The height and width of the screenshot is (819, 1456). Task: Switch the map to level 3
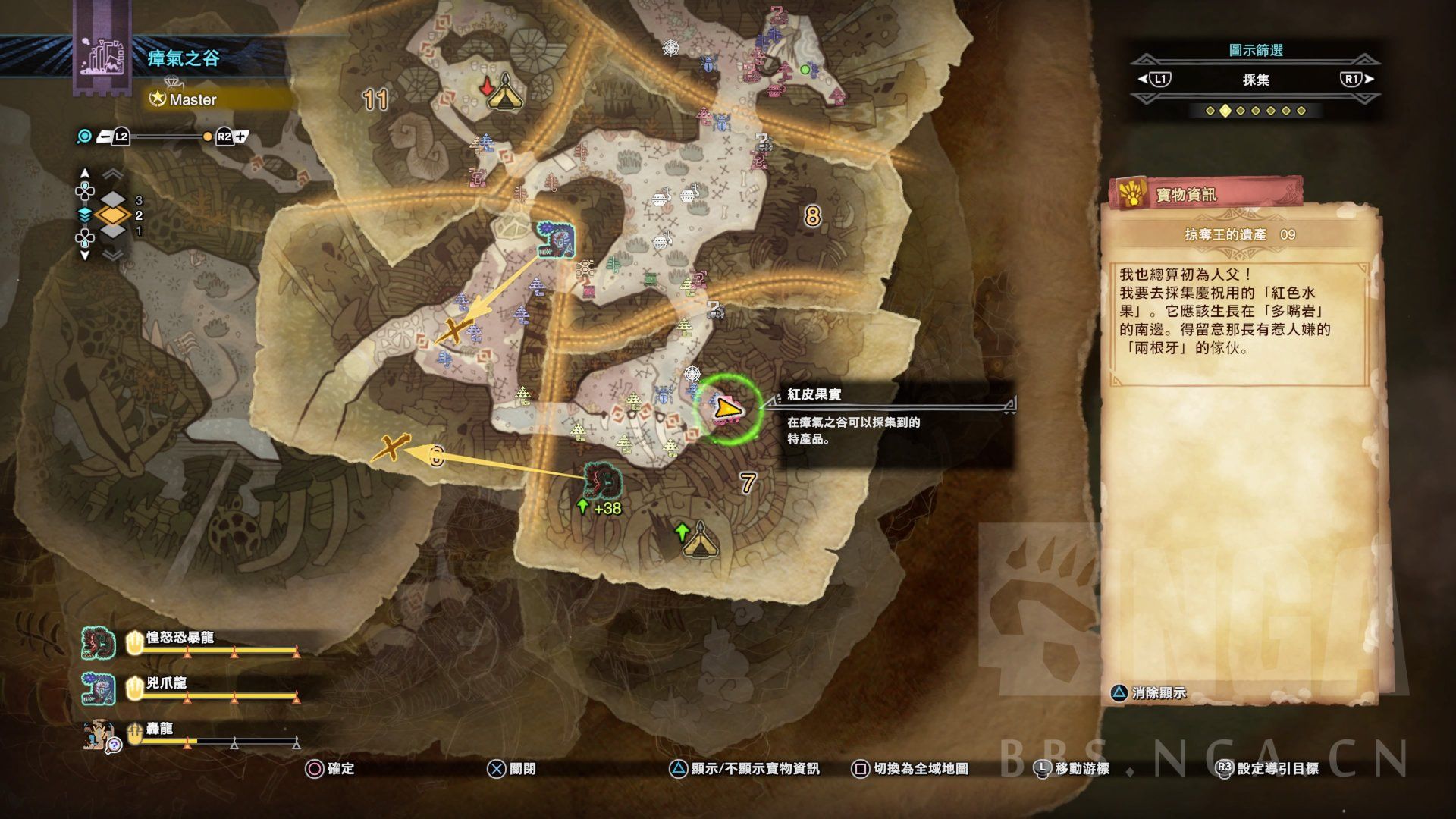pyautogui.click(x=113, y=199)
